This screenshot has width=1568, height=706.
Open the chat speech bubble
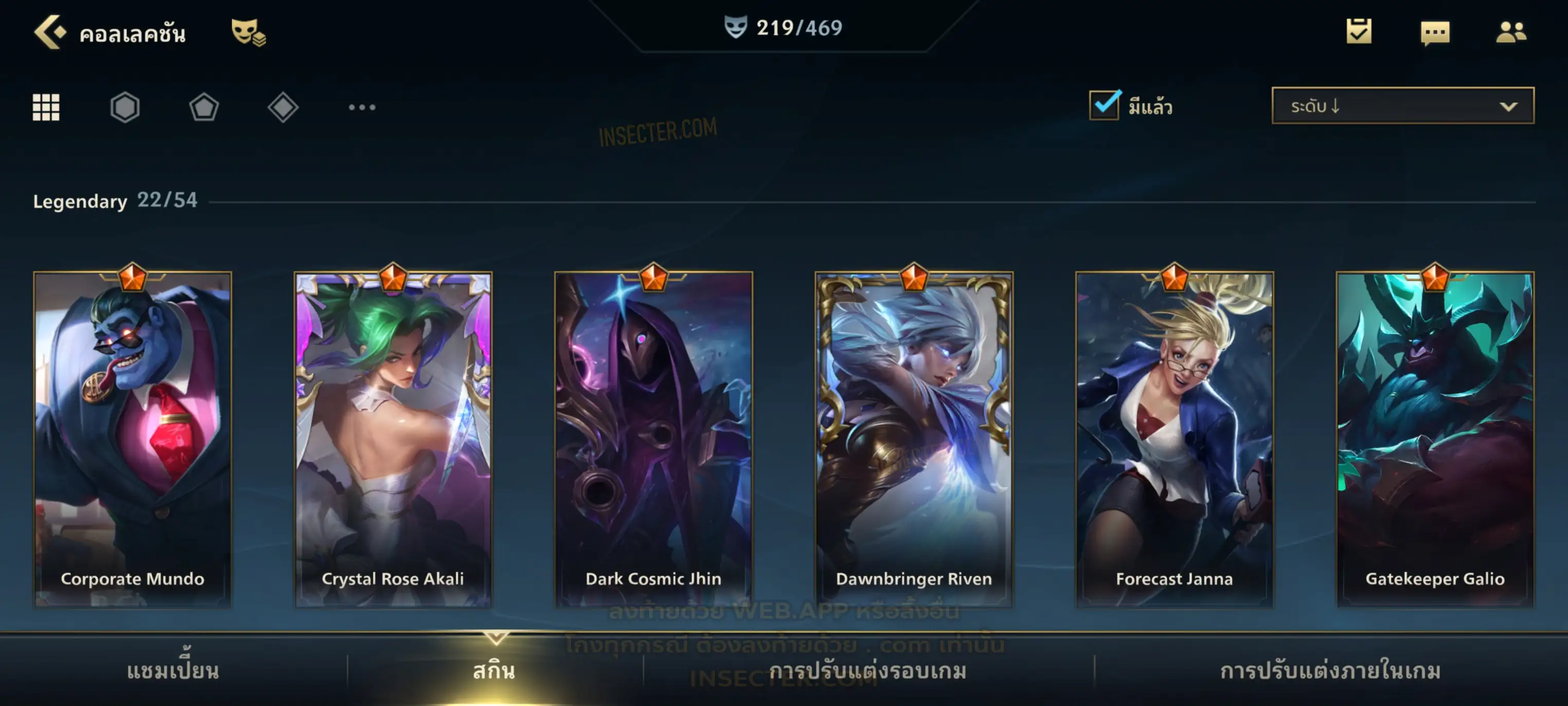point(1435,33)
